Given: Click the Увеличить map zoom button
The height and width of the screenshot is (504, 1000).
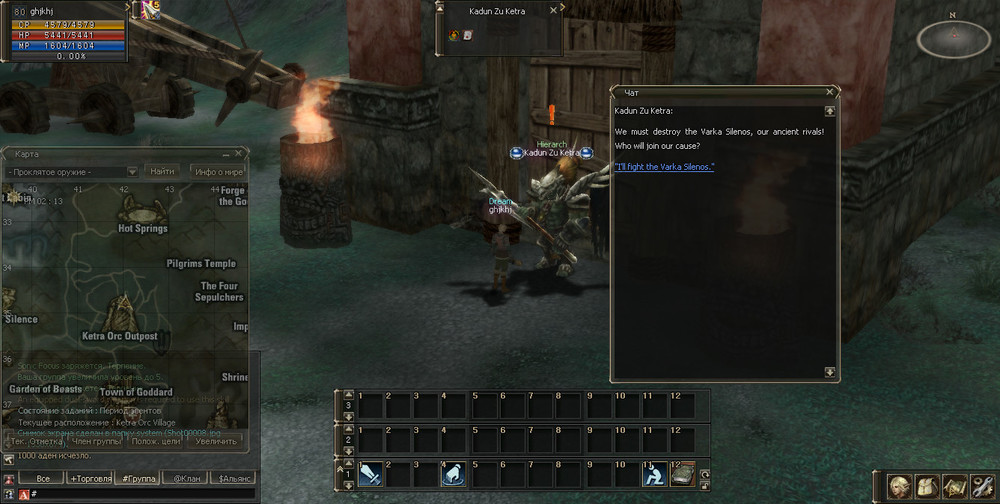Looking at the screenshot, I should 217,441.
